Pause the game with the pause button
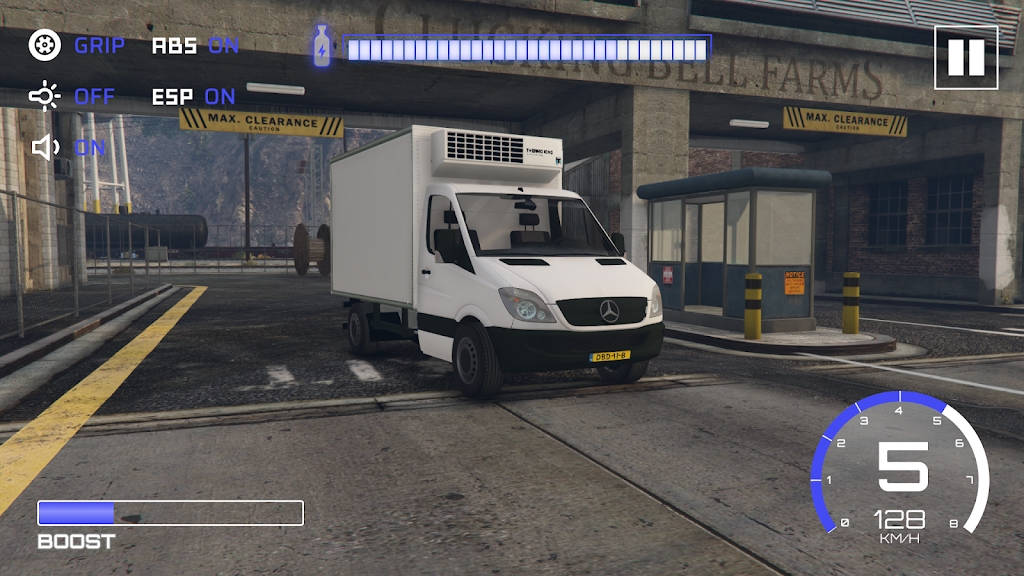The width and height of the screenshot is (1024, 576). pos(966,57)
